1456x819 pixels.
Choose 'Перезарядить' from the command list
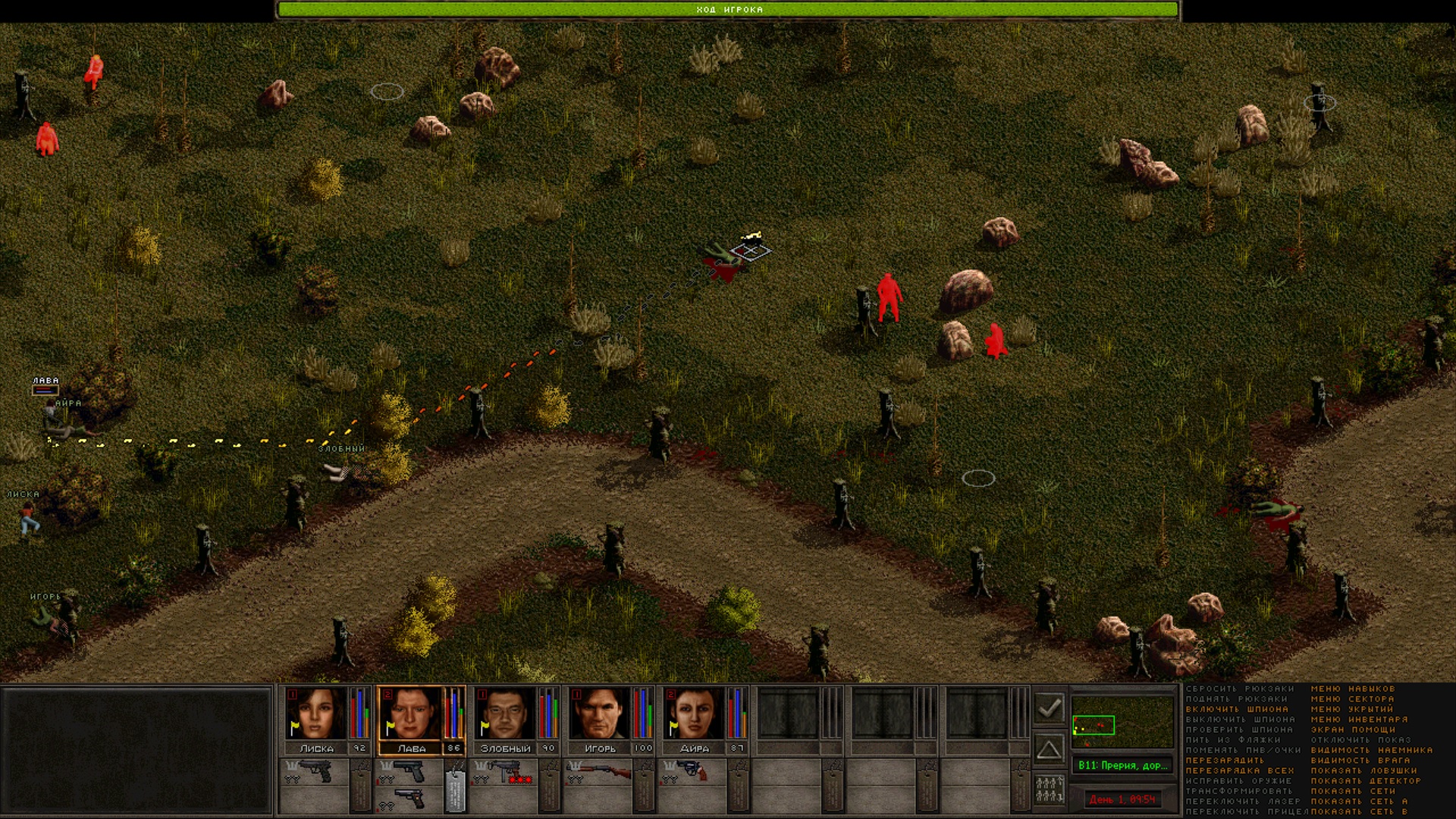pyautogui.click(x=1225, y=760)
